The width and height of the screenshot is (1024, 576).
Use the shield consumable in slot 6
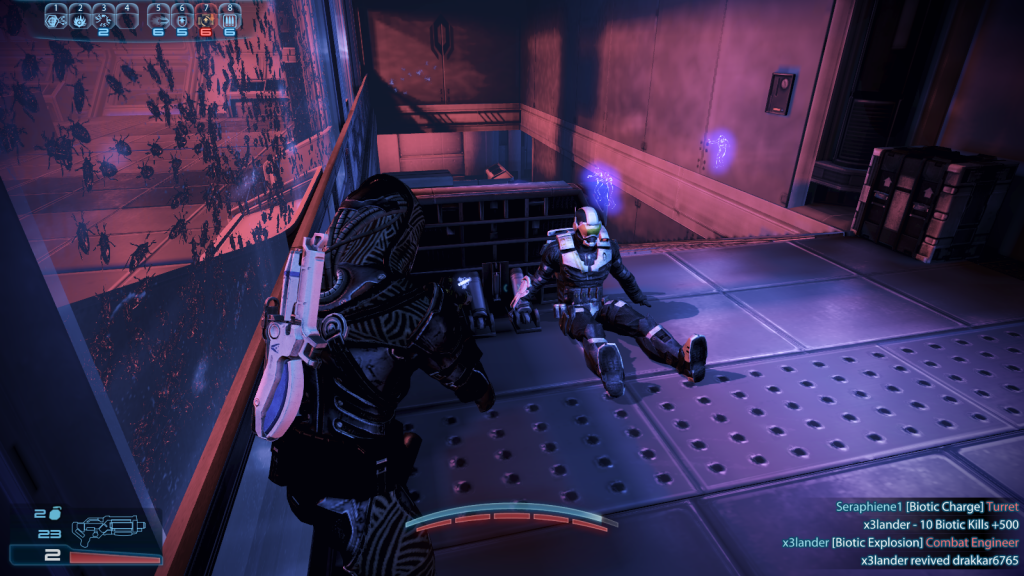[x=182, y=19]
